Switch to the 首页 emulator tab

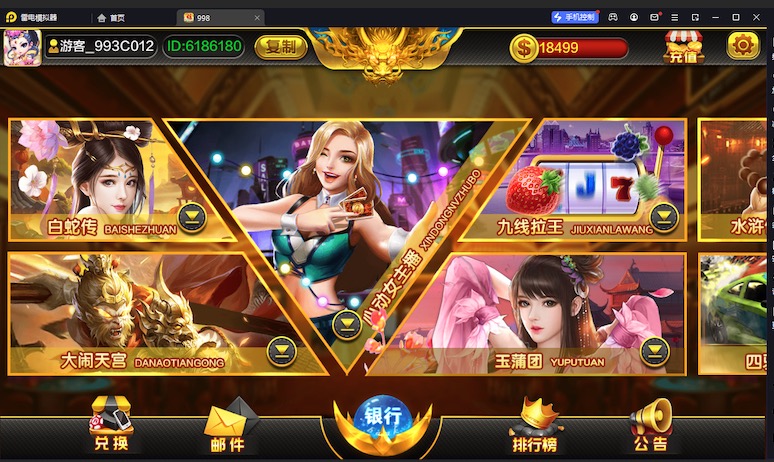coord(117,18)
